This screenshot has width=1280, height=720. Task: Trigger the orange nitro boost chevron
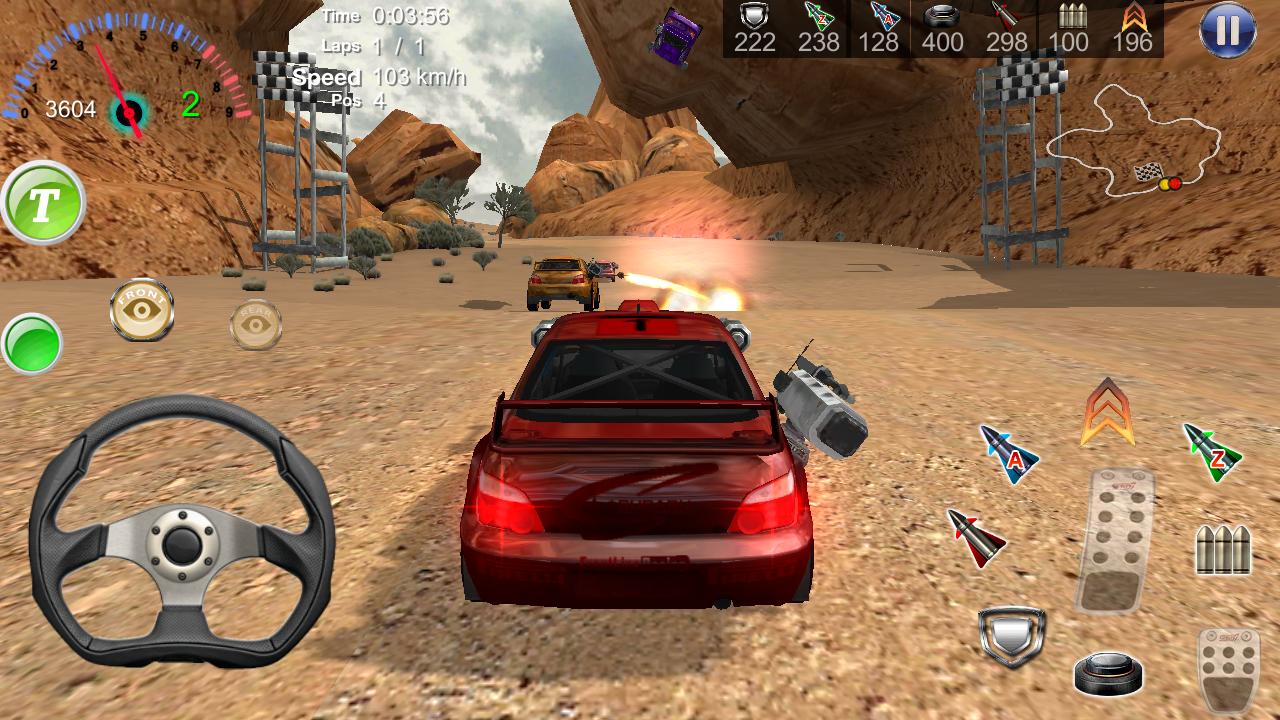[1105, 410]
